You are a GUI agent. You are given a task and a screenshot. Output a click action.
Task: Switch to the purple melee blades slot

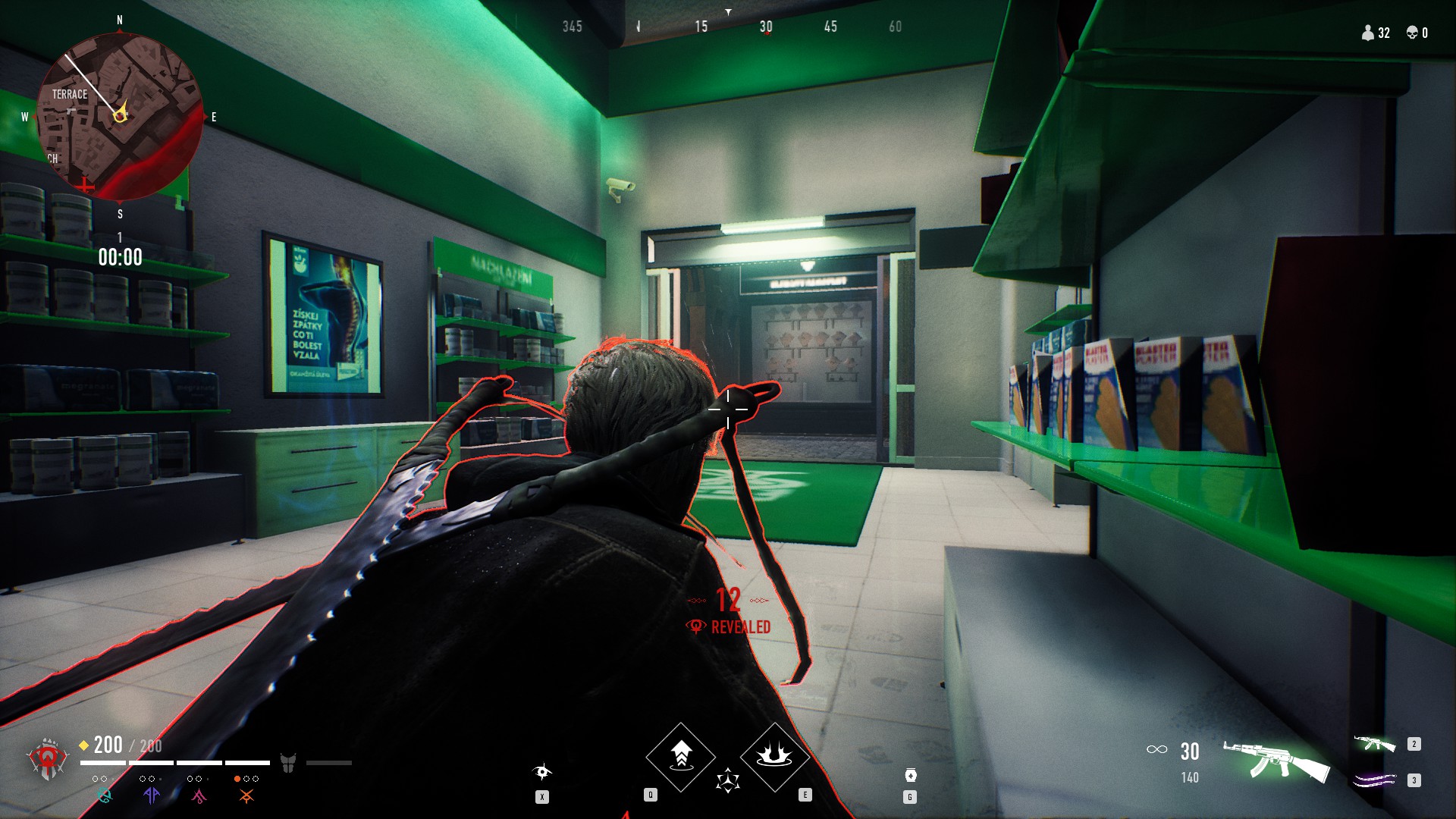[1374, 780]
